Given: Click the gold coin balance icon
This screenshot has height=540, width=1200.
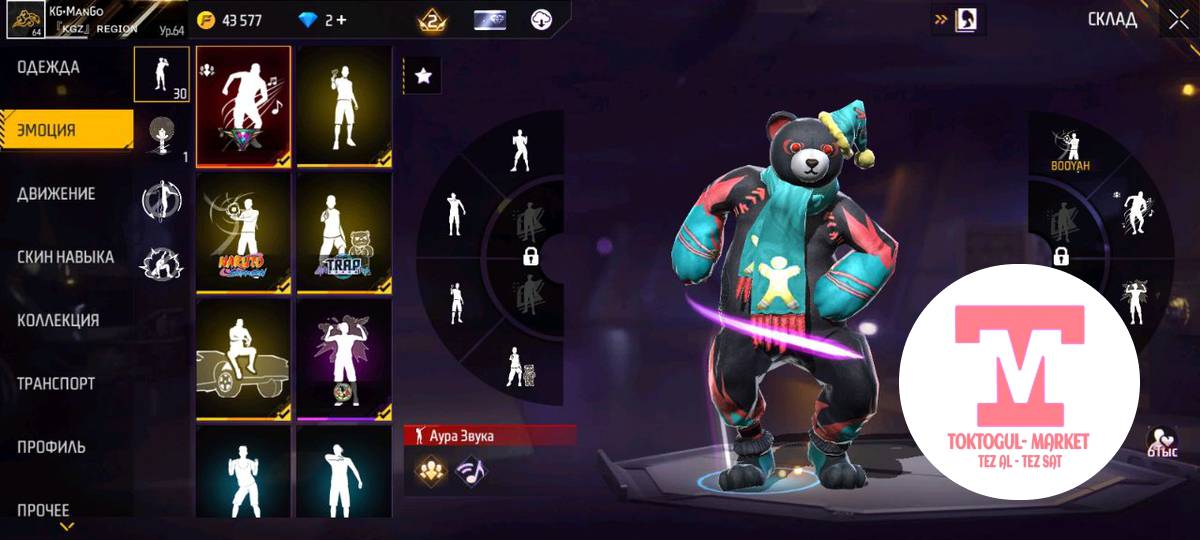Looking at the screenshot, I should pos(207,20).
